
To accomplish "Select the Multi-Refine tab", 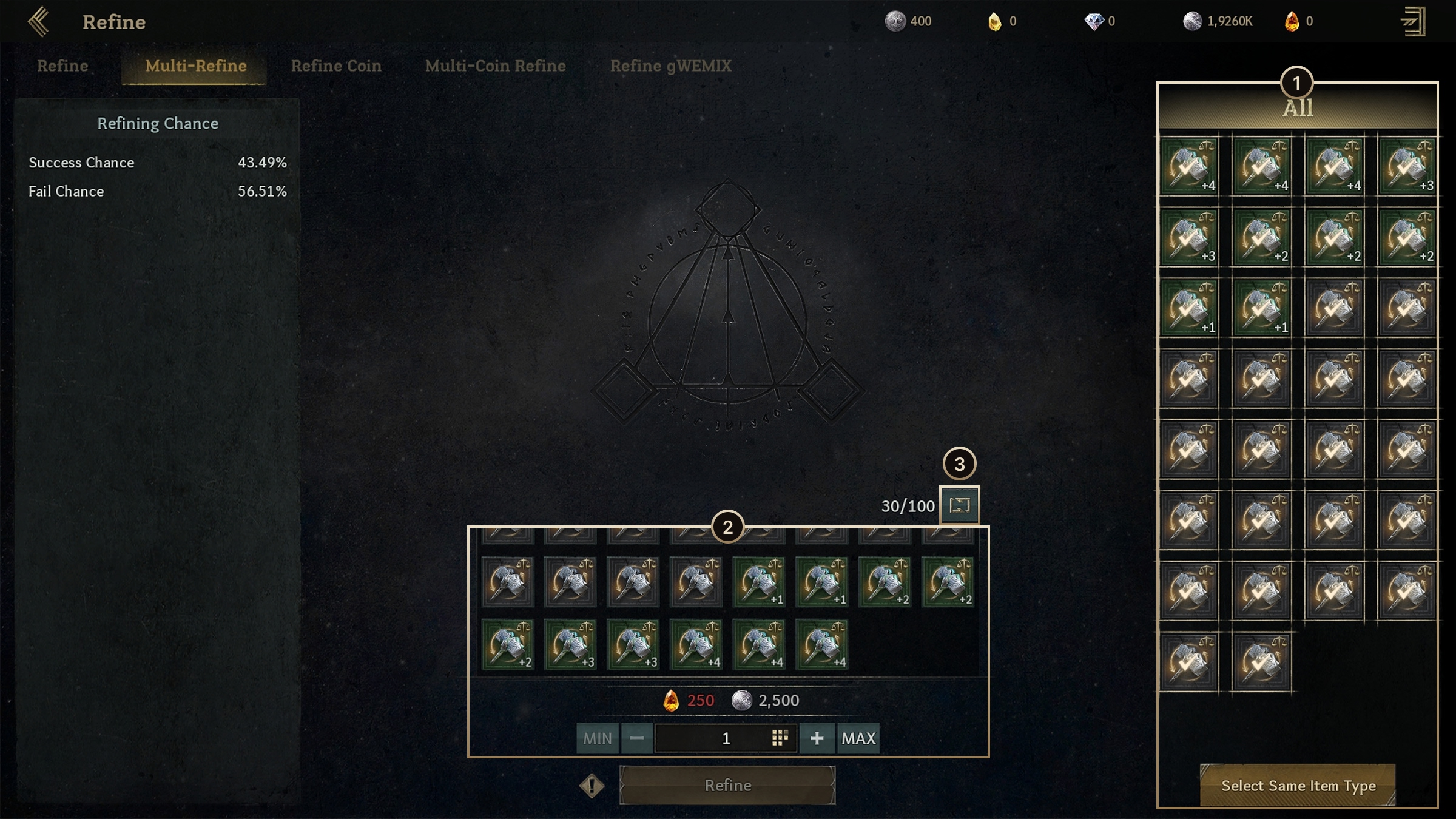I will click(x=196, y=66).
